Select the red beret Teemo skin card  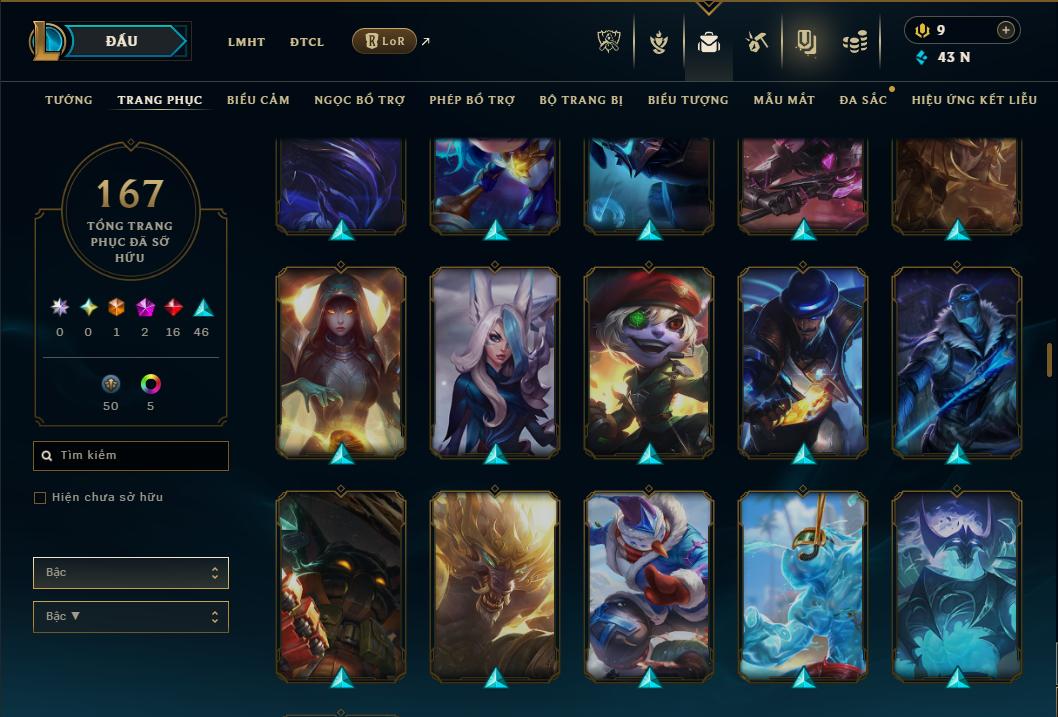(649, 361)
